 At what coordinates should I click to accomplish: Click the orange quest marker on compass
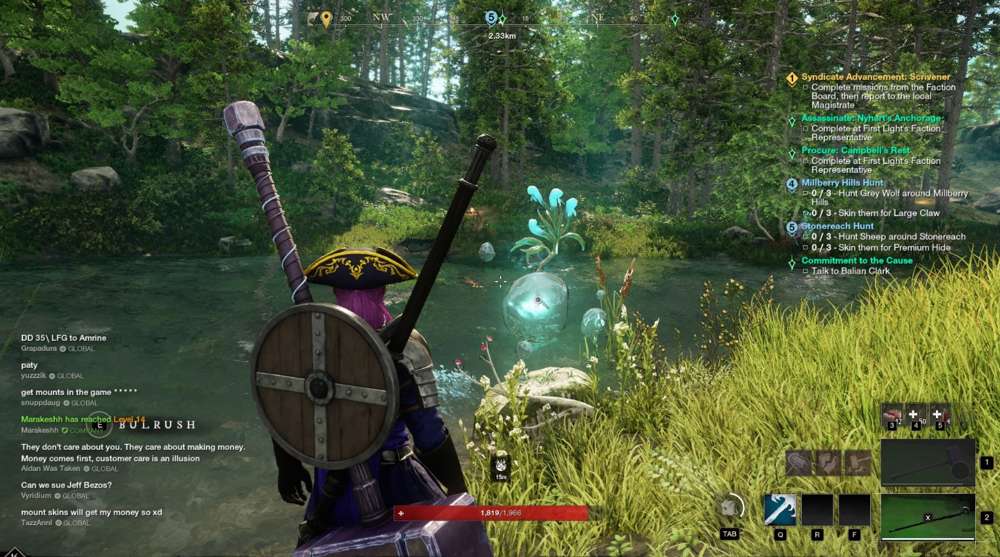pos(326,18)
